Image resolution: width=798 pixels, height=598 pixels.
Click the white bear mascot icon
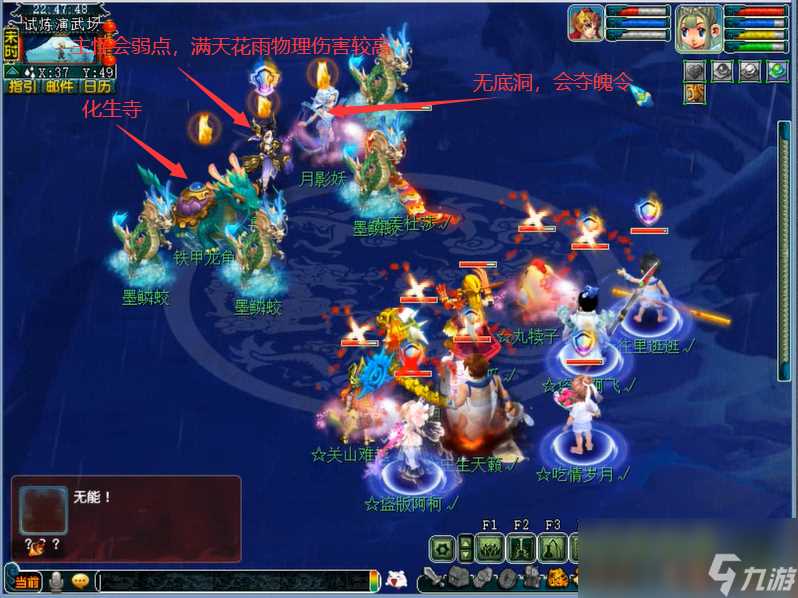(396, 579)
